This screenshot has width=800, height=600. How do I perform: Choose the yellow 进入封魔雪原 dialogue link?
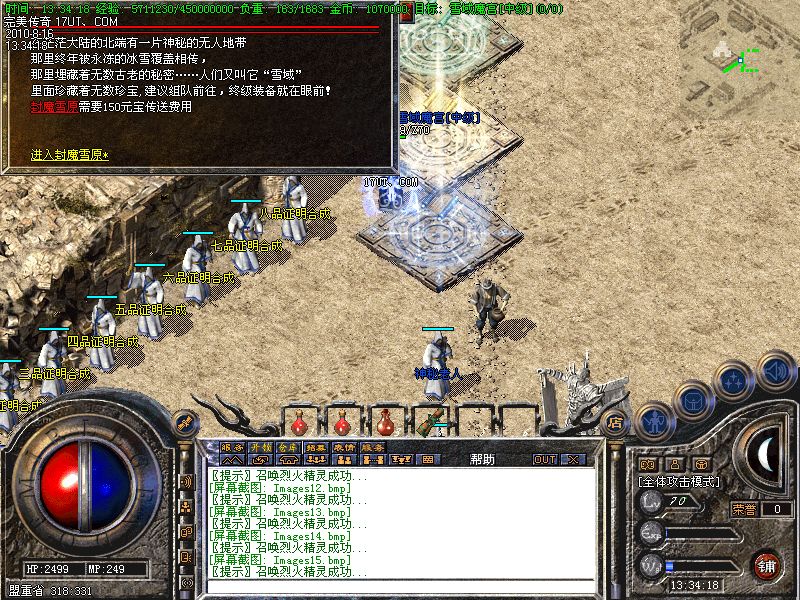pos(69,155)
